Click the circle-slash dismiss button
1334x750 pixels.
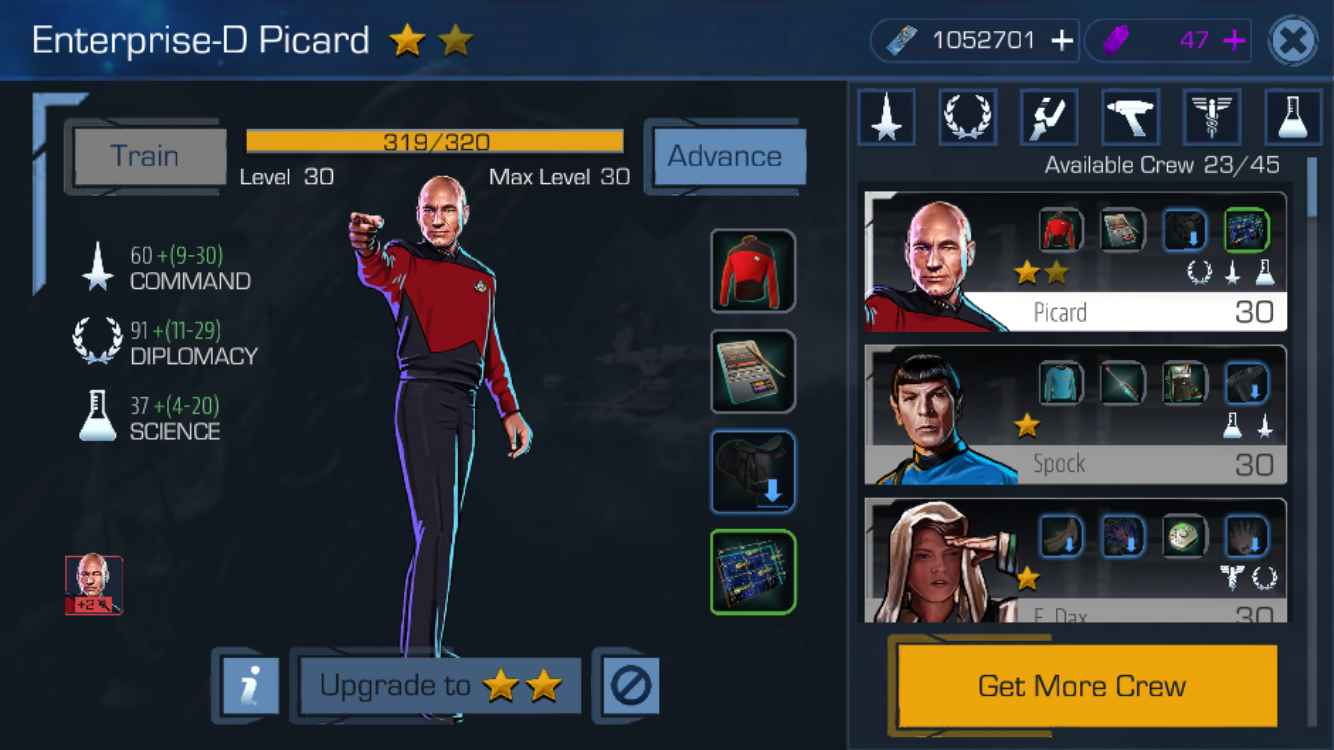click(x=630, y=686)
